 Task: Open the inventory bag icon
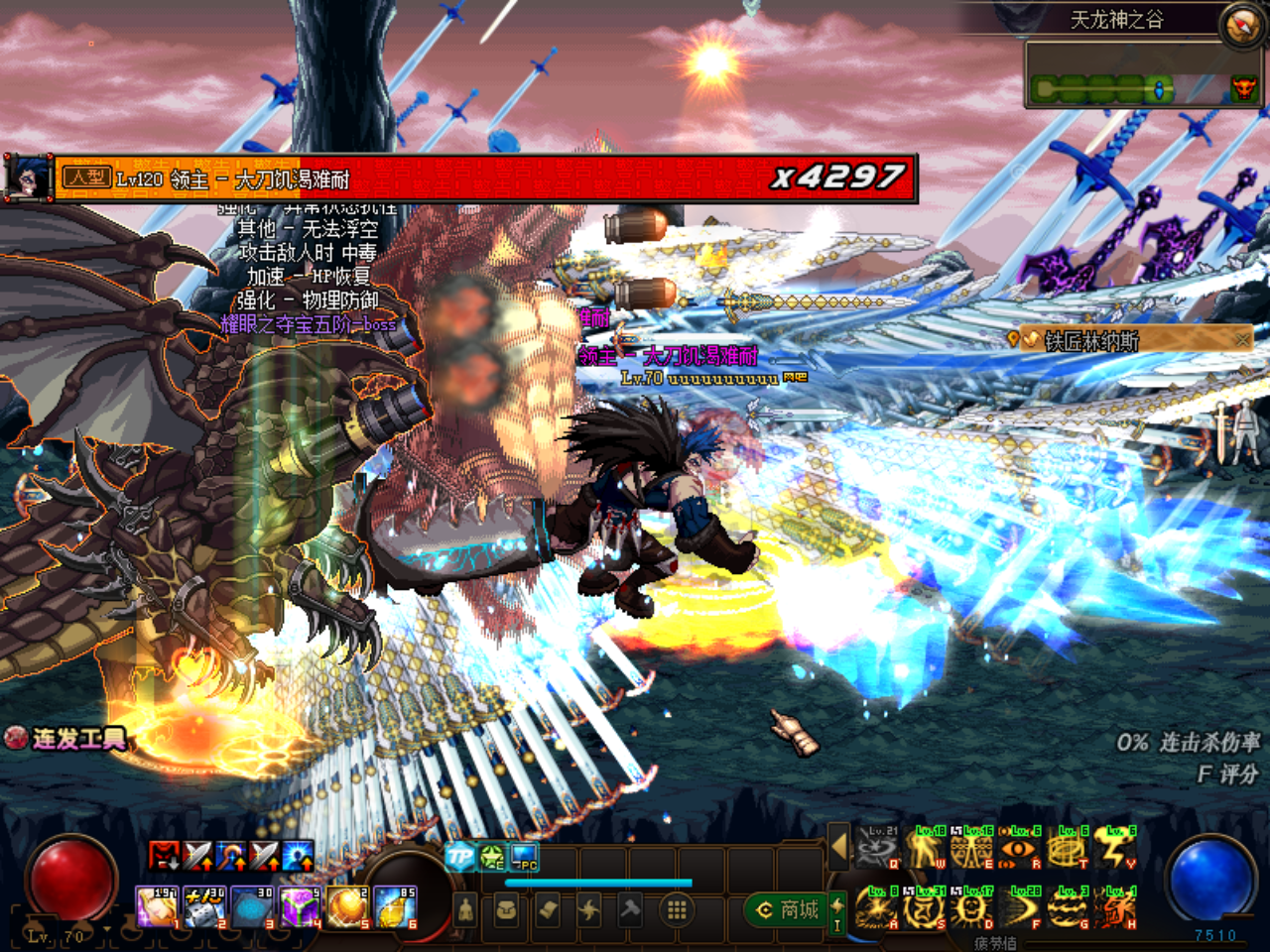506,910
